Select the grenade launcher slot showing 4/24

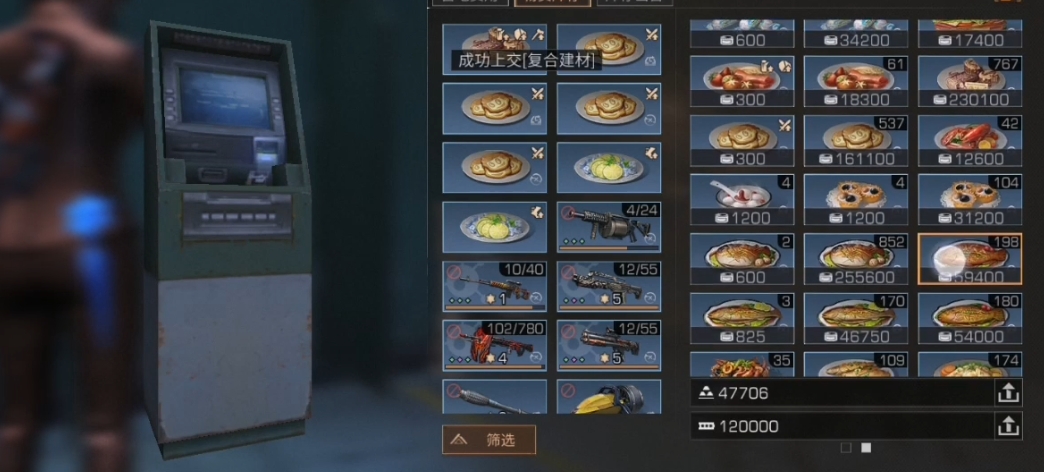pos(609,226)
